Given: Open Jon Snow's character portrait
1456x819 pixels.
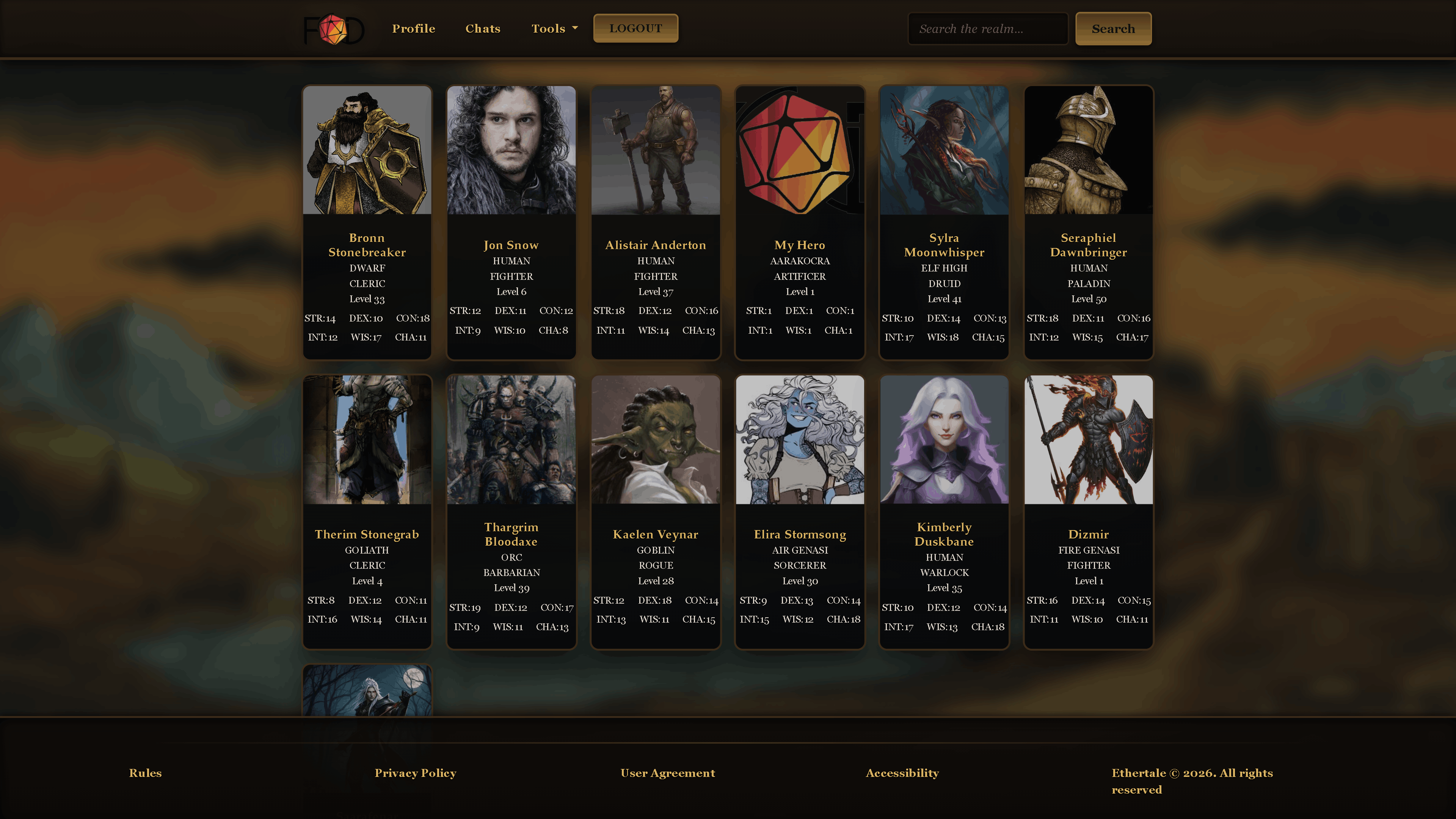Looking at the screenshot, I should coord(511,150).
